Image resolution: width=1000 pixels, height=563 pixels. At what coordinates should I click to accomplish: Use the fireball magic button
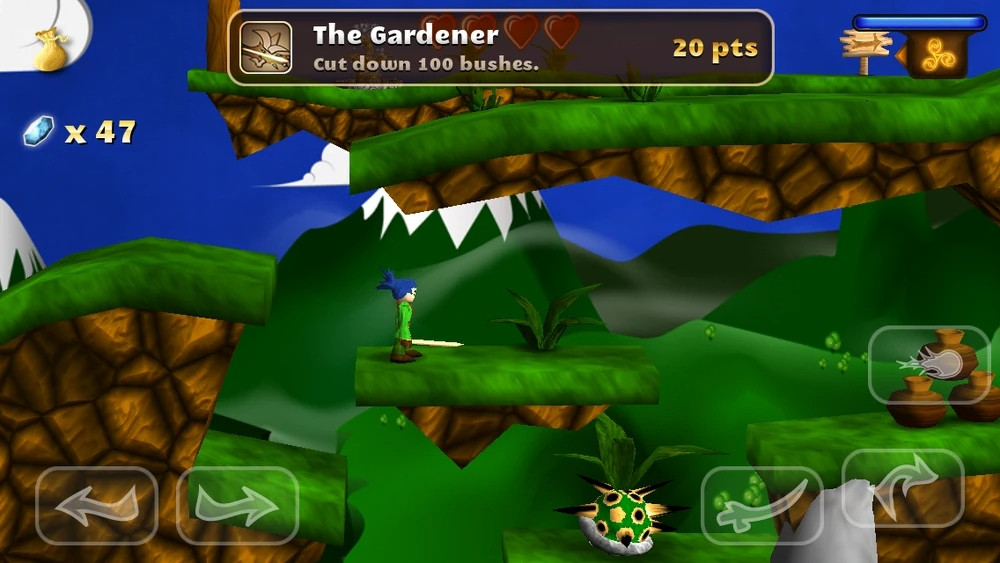point(929,364)
